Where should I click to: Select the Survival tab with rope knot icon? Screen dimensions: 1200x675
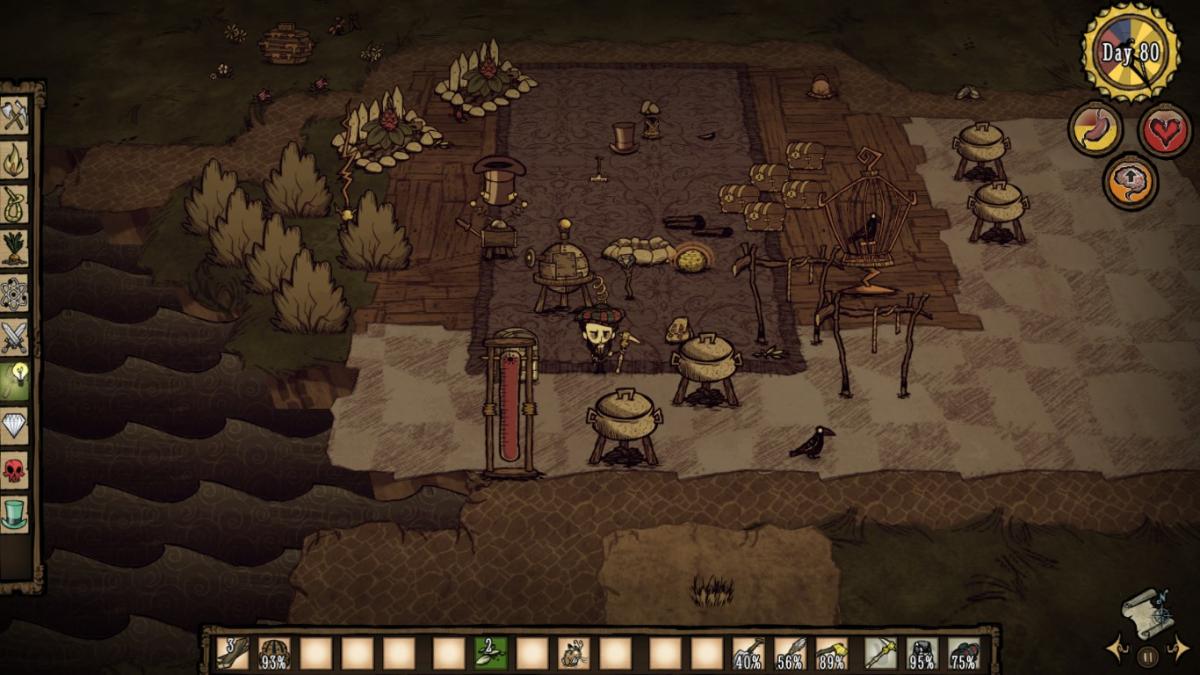[15, 204]
